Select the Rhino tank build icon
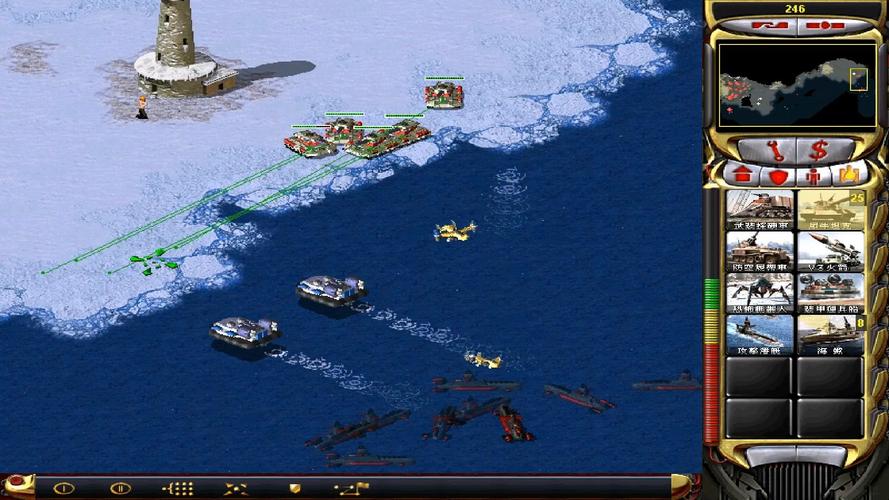Viewport: 889px width, 500px height. tap(830, 209)
